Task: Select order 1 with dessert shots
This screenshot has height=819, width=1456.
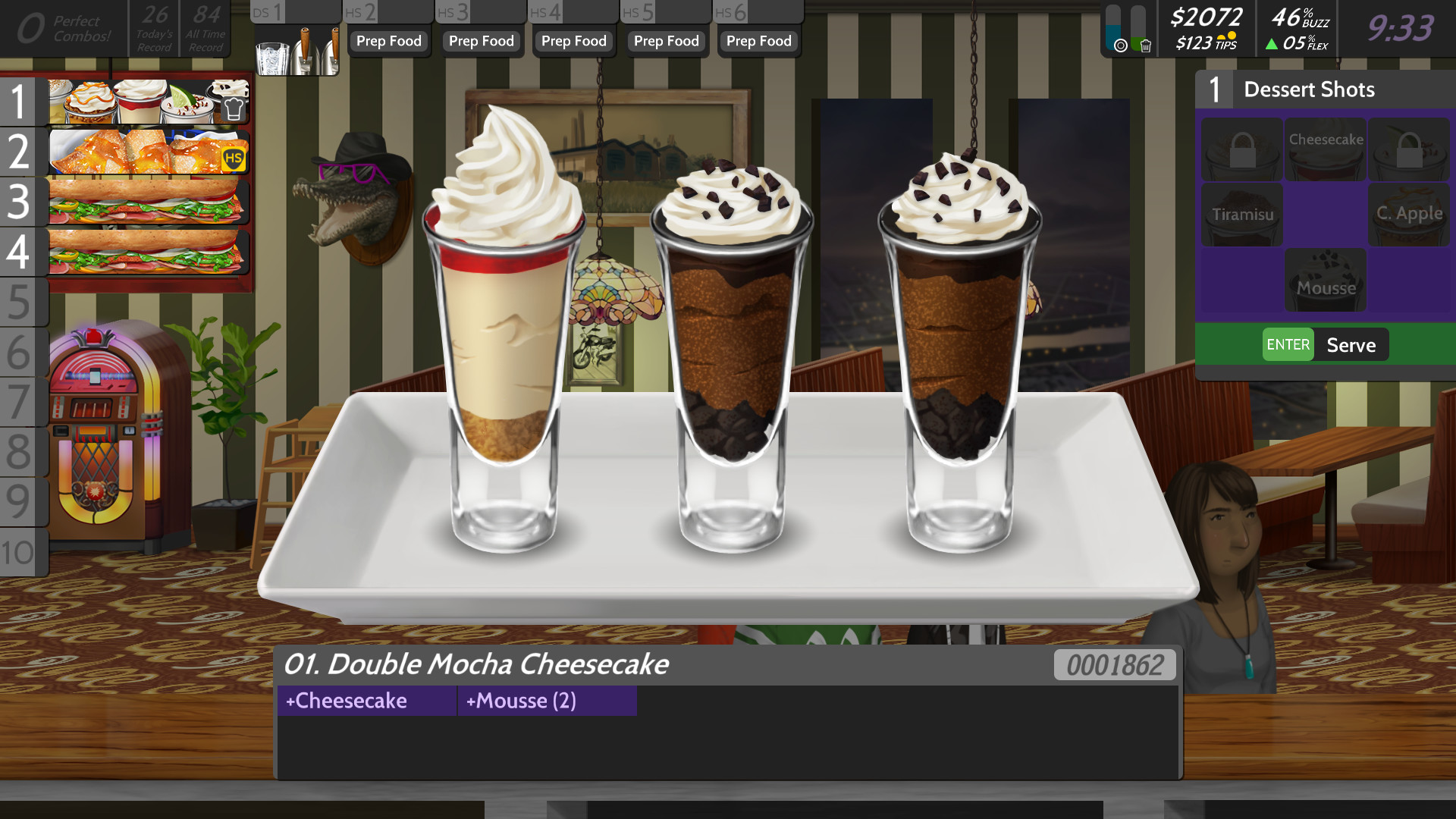Action: [148, 102]
